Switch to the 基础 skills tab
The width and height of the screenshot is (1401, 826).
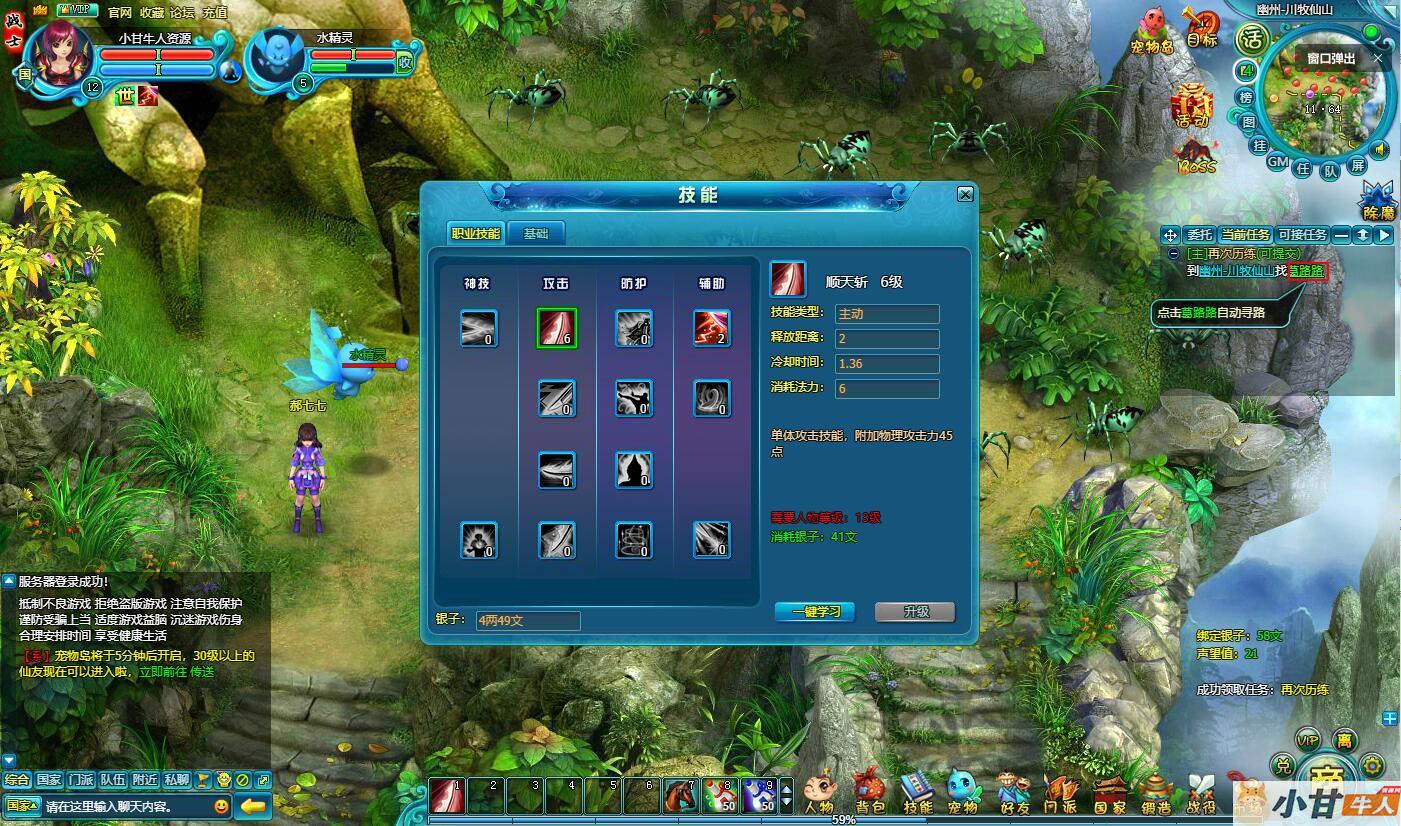[536, 234]
